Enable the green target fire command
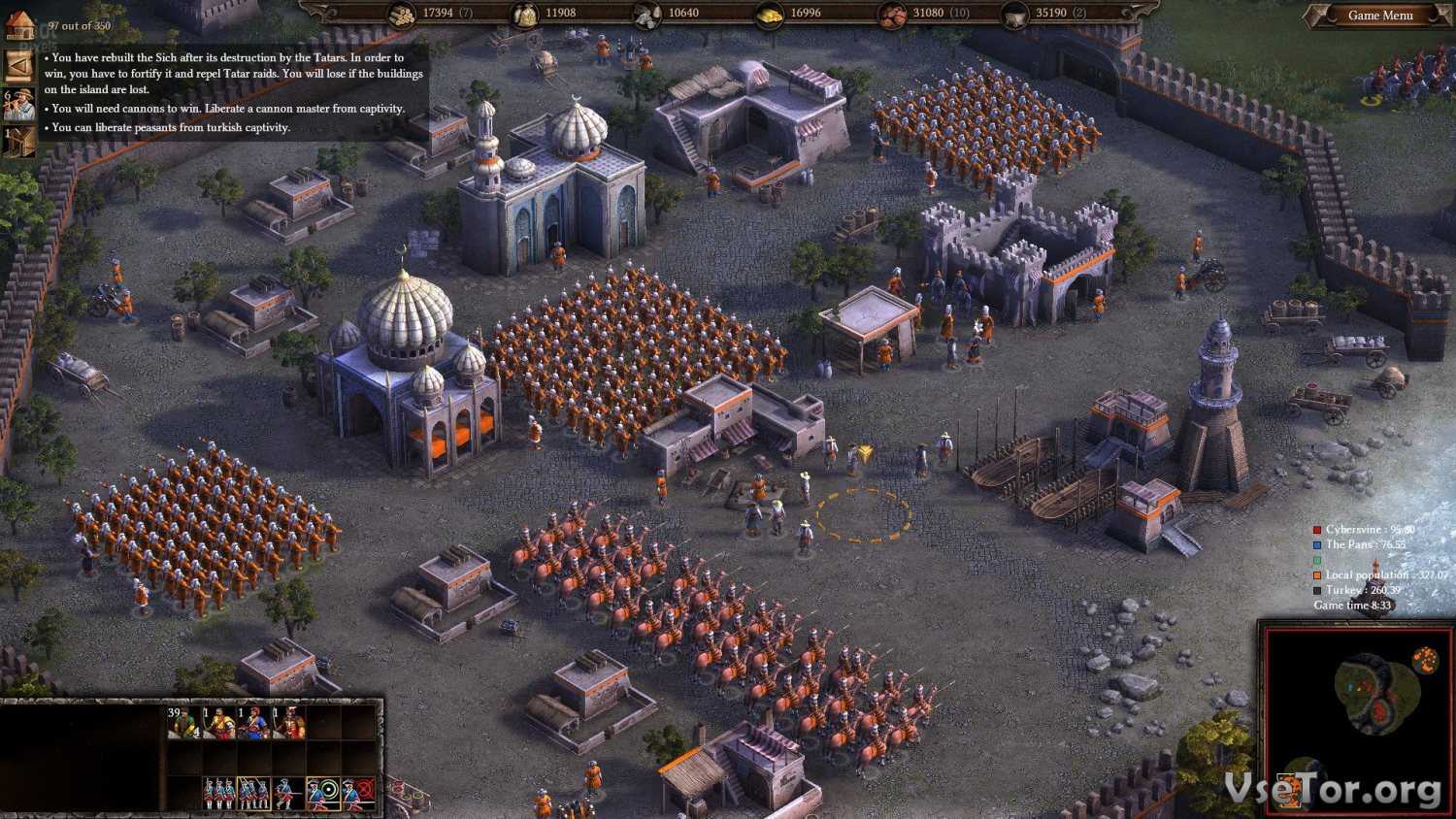The image size is (1456, 819). [323, 794]
